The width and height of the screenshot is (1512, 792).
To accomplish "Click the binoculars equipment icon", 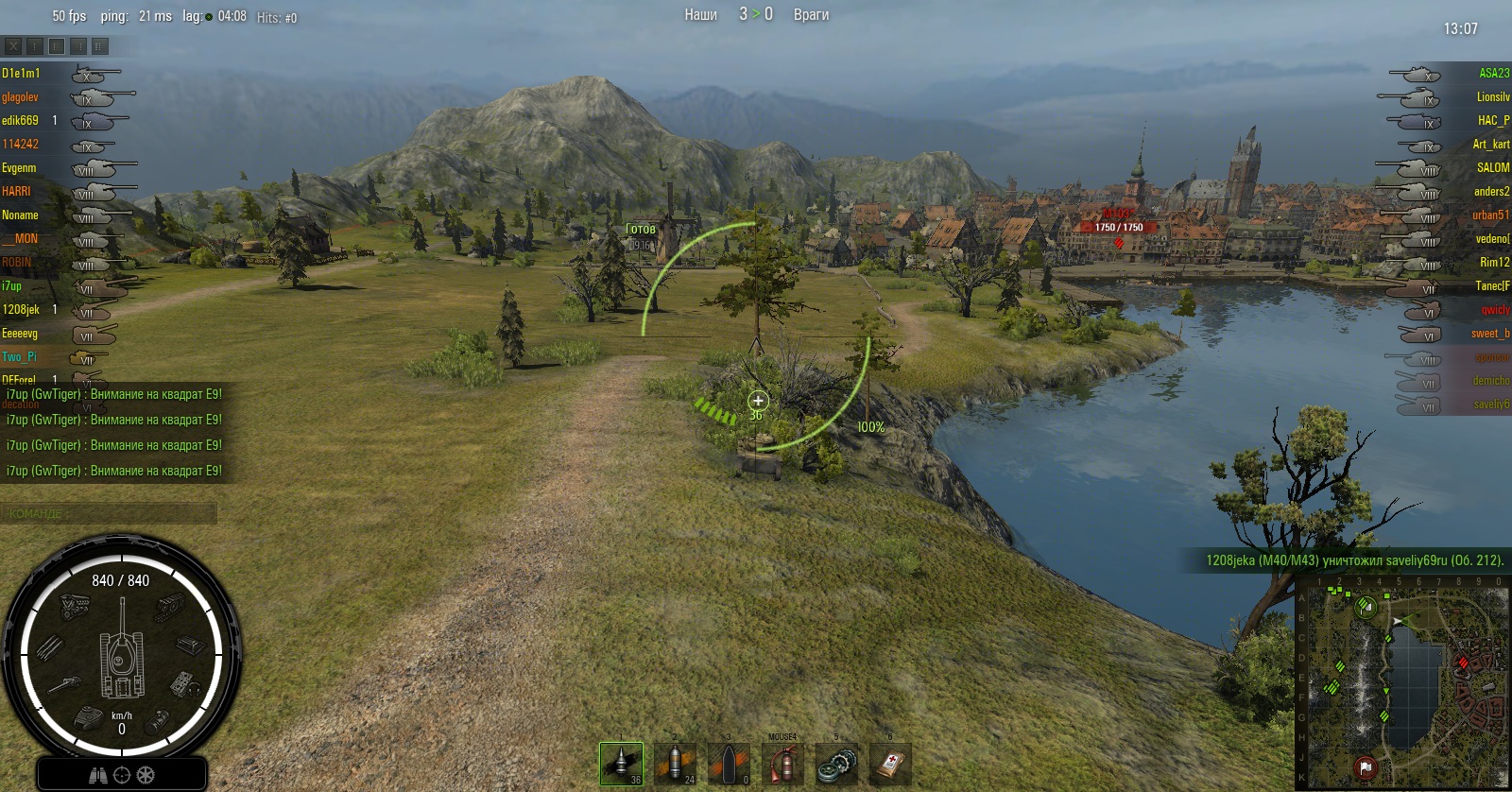I will [98, 775].
